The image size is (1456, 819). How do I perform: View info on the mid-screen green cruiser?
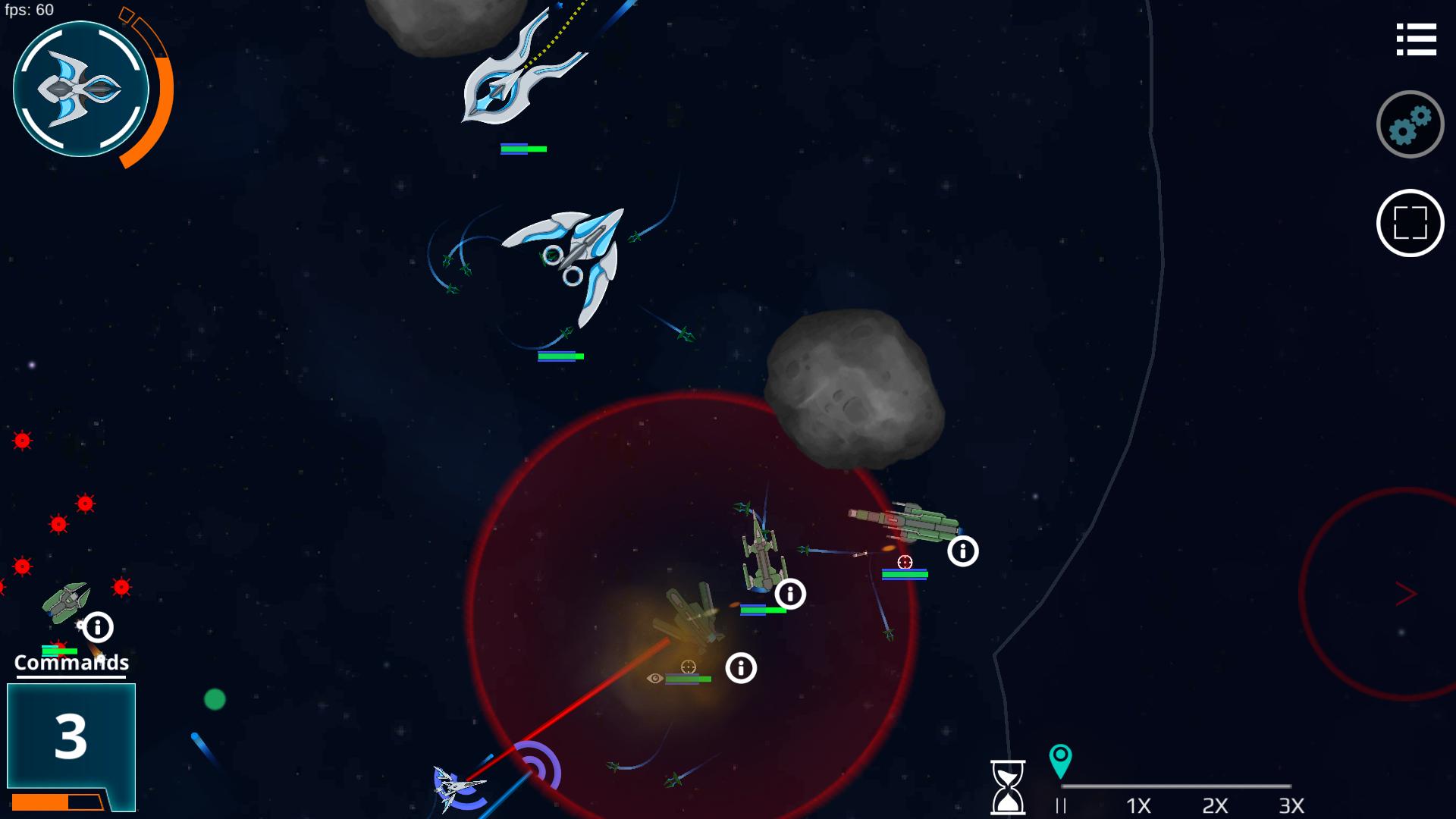791,595
